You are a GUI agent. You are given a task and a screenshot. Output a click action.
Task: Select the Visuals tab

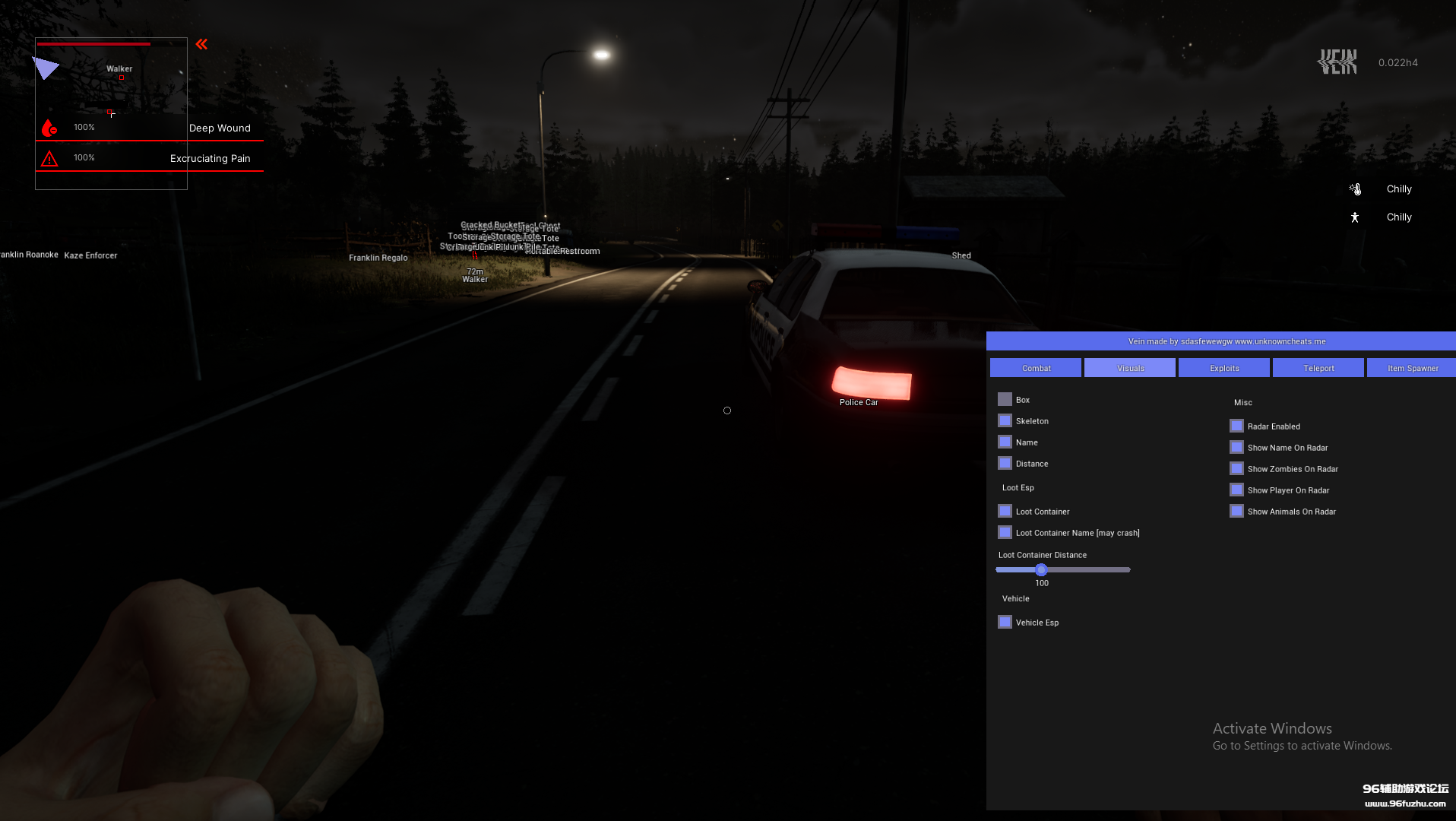click(1130, 368)
